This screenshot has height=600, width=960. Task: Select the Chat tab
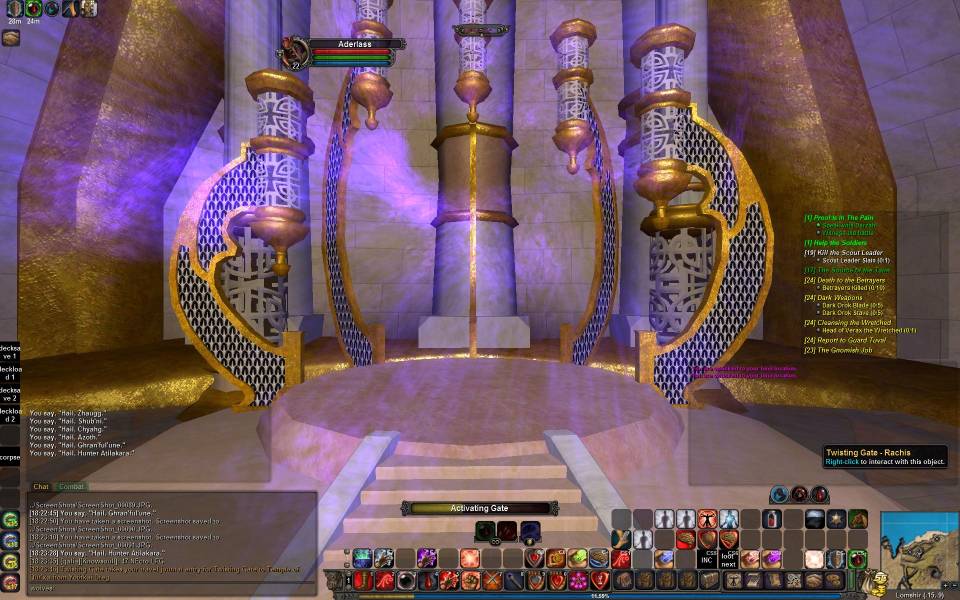coord(42,486)
